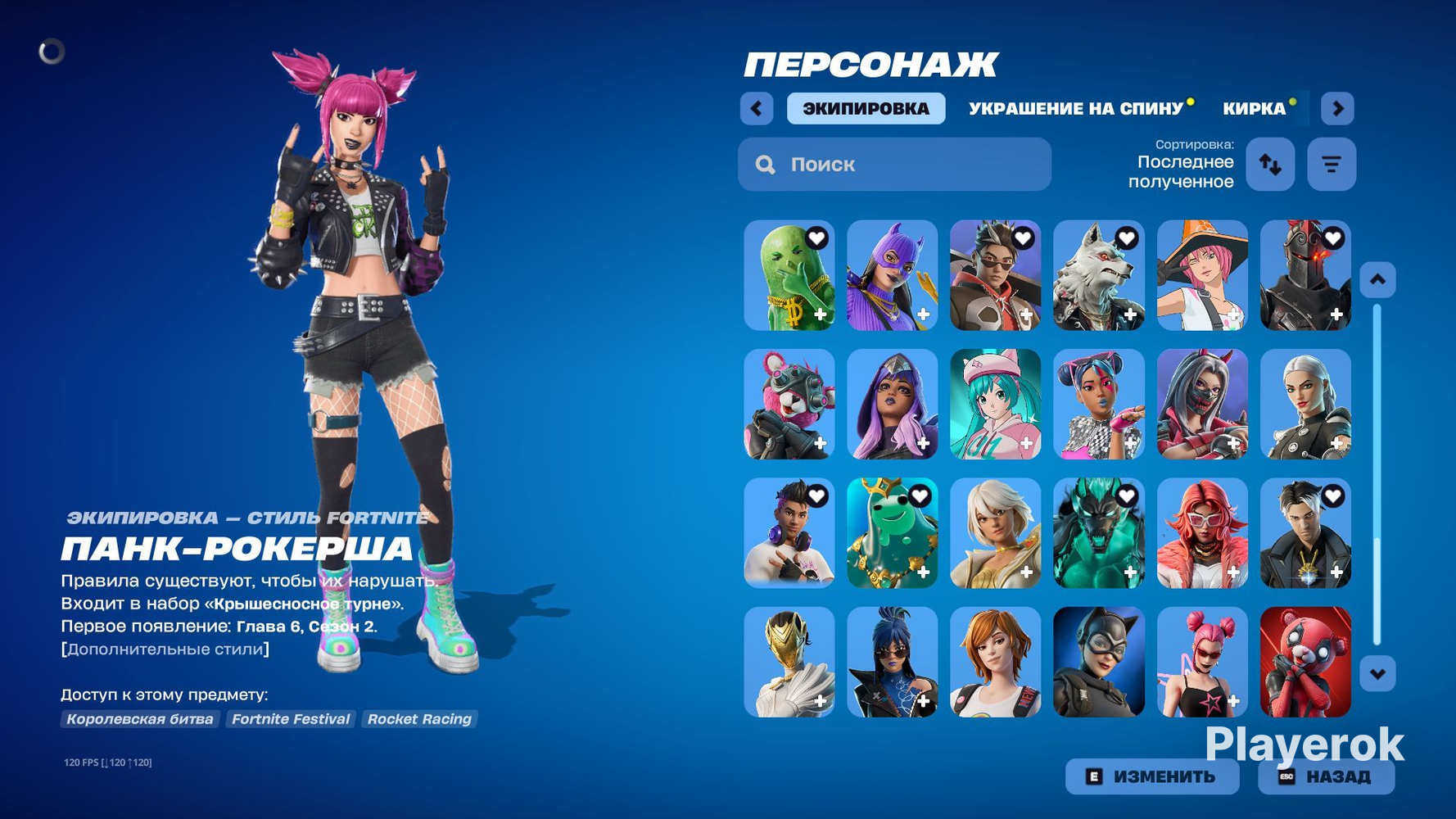Open Дополнительные стили link

pyautogui.click(x=165, y=649)
